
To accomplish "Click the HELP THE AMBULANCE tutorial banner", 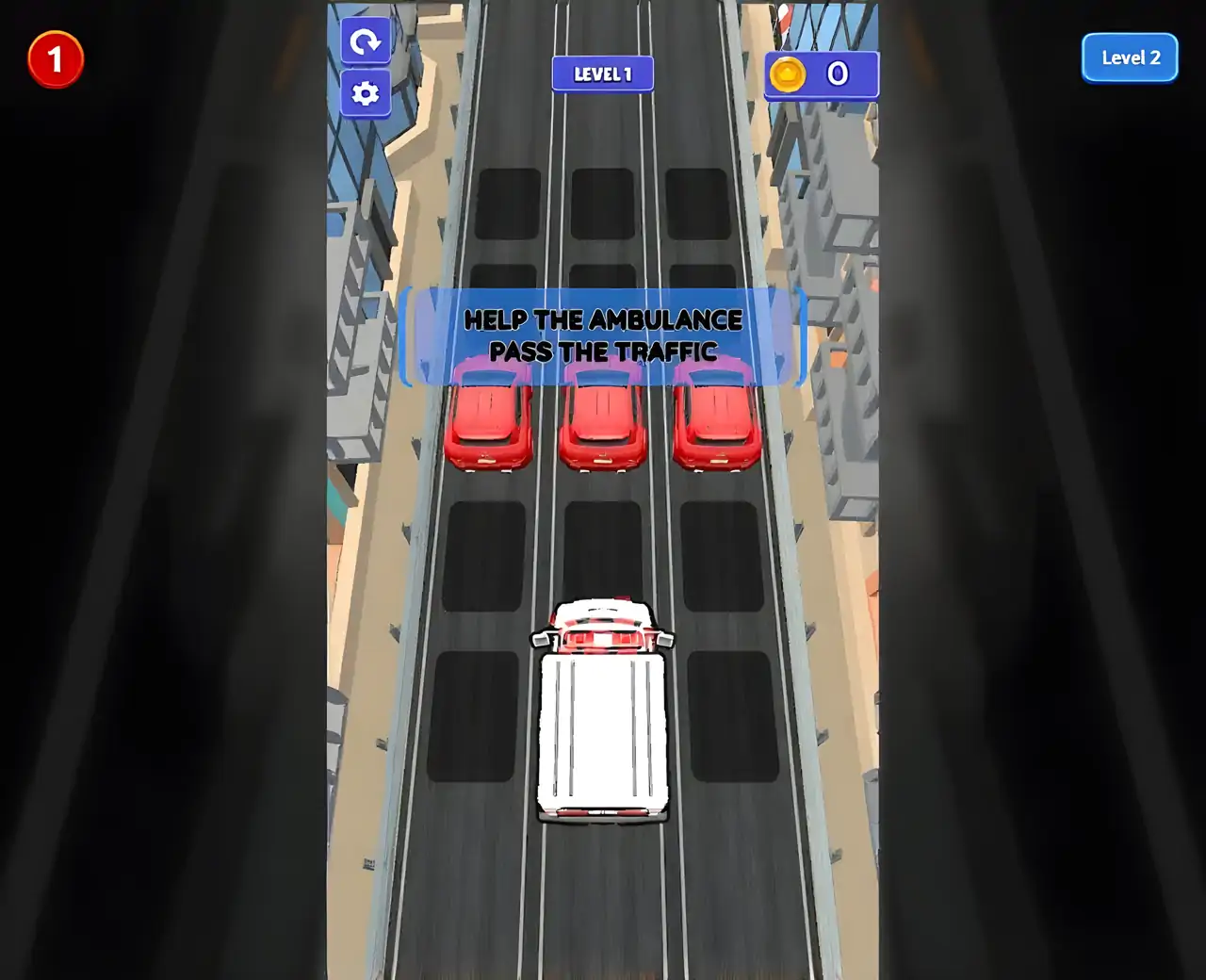I will pyautogui.click(x=602, y=336).
